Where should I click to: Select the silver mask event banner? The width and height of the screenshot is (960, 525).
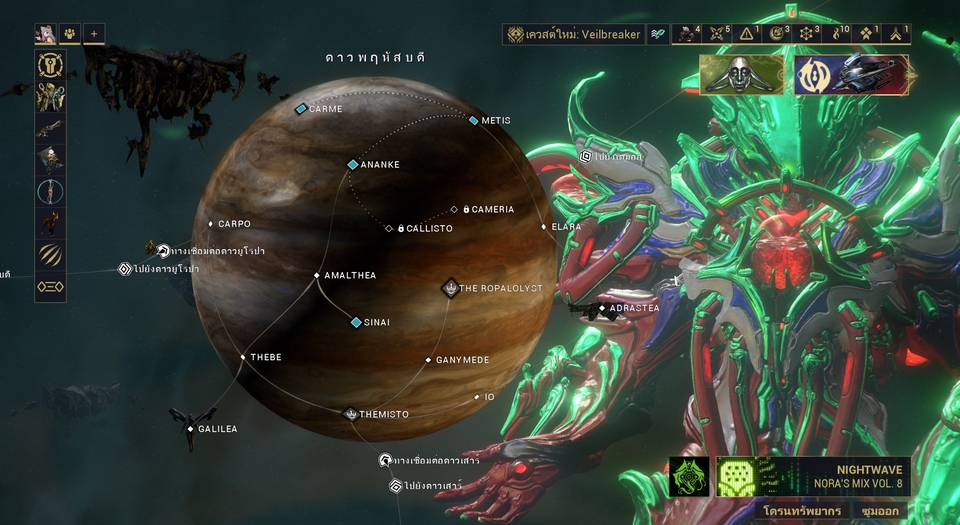[x=742, y=74]
